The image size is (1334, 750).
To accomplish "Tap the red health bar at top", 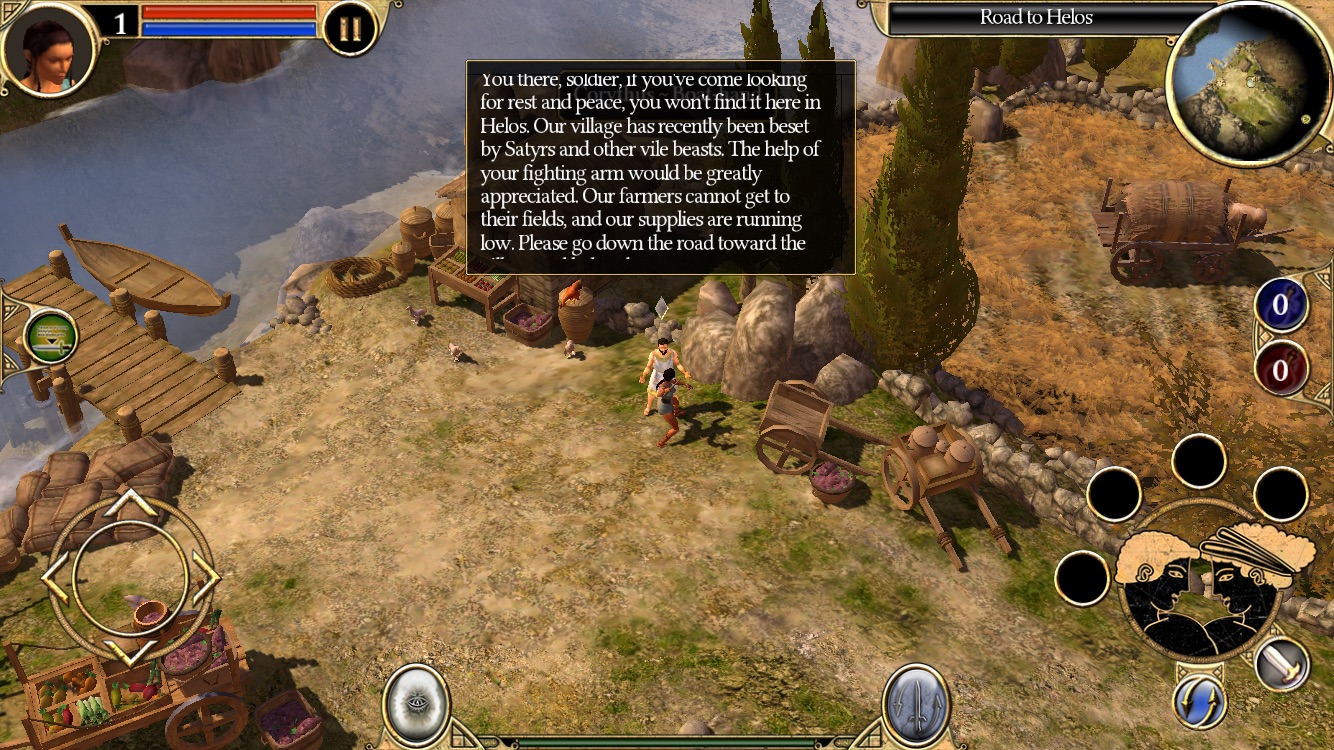I will pyautogui.click(x=228, y=12).
